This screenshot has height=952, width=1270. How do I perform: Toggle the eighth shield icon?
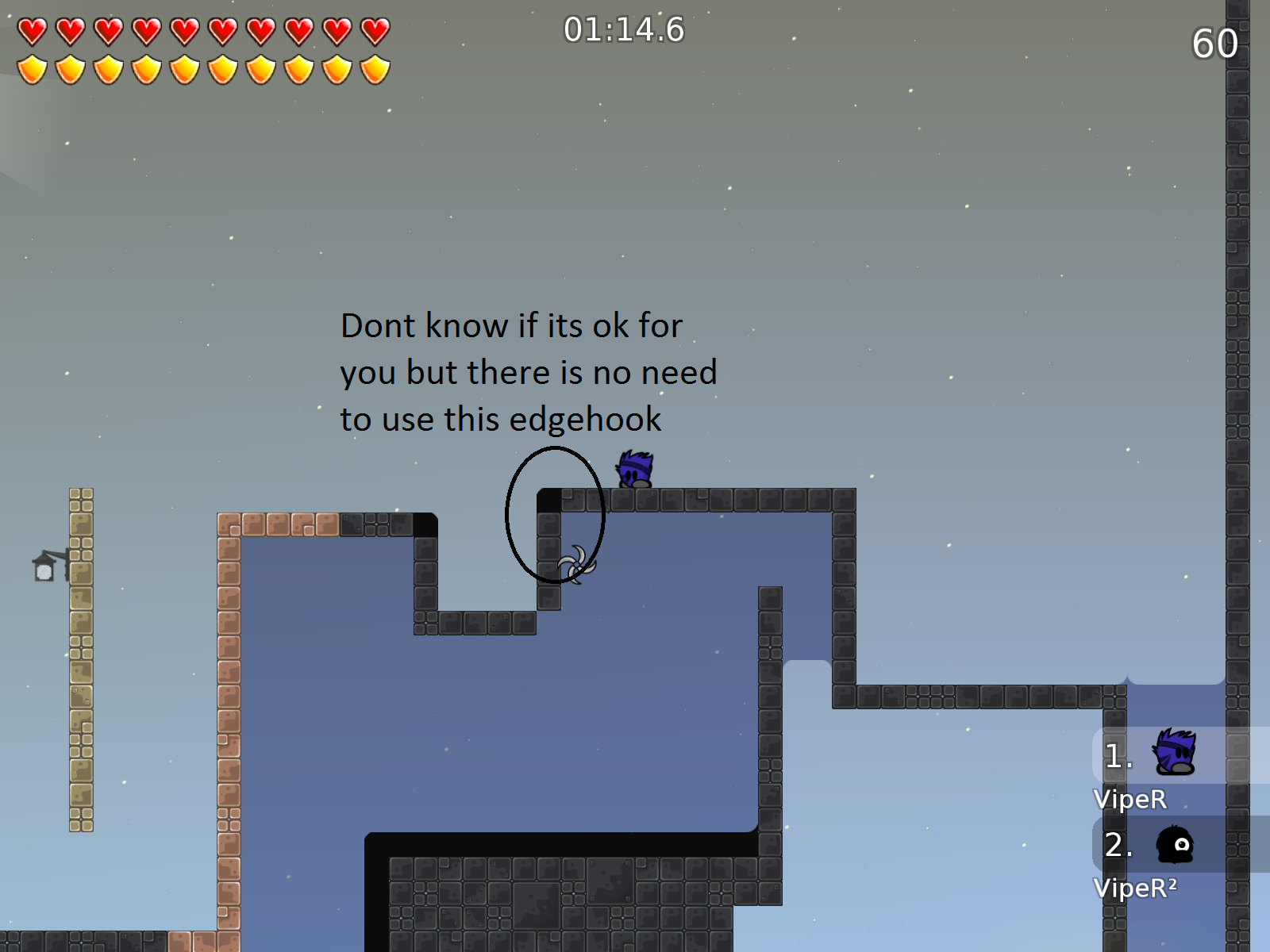pos(299,70)
